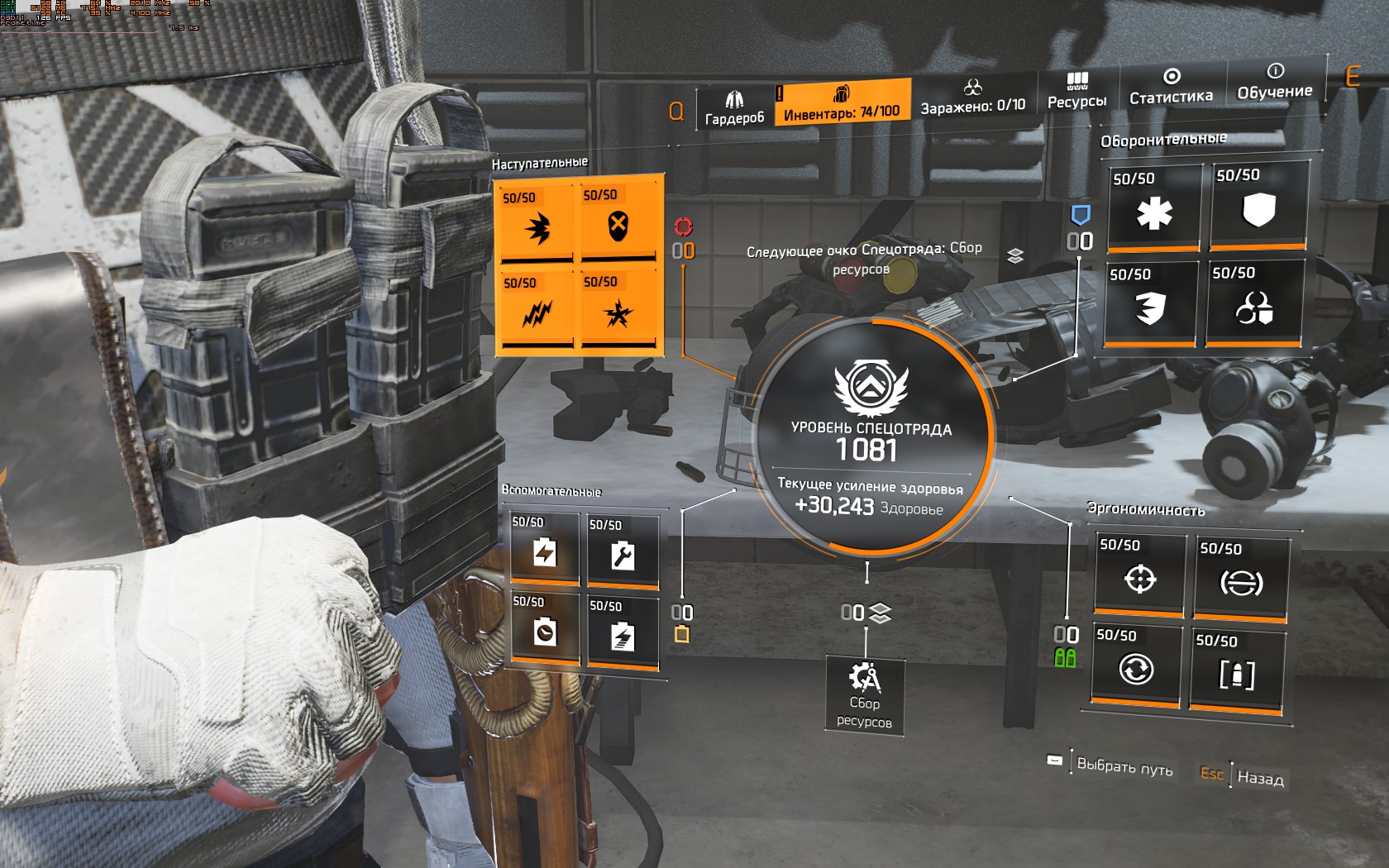
Task: Choose the circular reload arrows stat
Action: point(1135,666)
